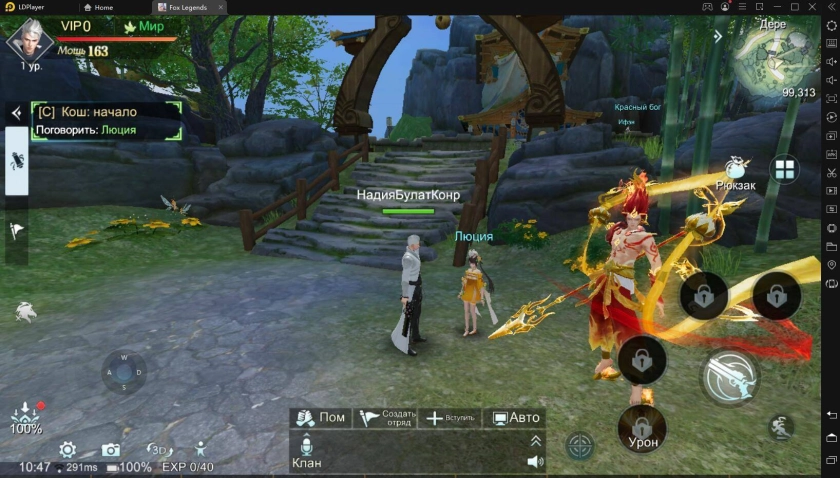Screen dimensions: 840x478
Task: Toggle the target lock crosshair button
Action: point(580,445)
